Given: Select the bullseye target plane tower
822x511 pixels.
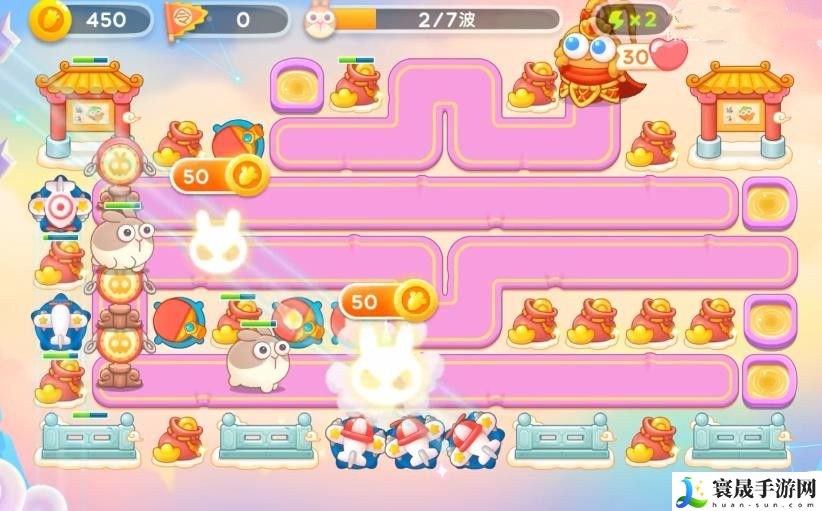Looking at the screenshot, I should [61, 207].
